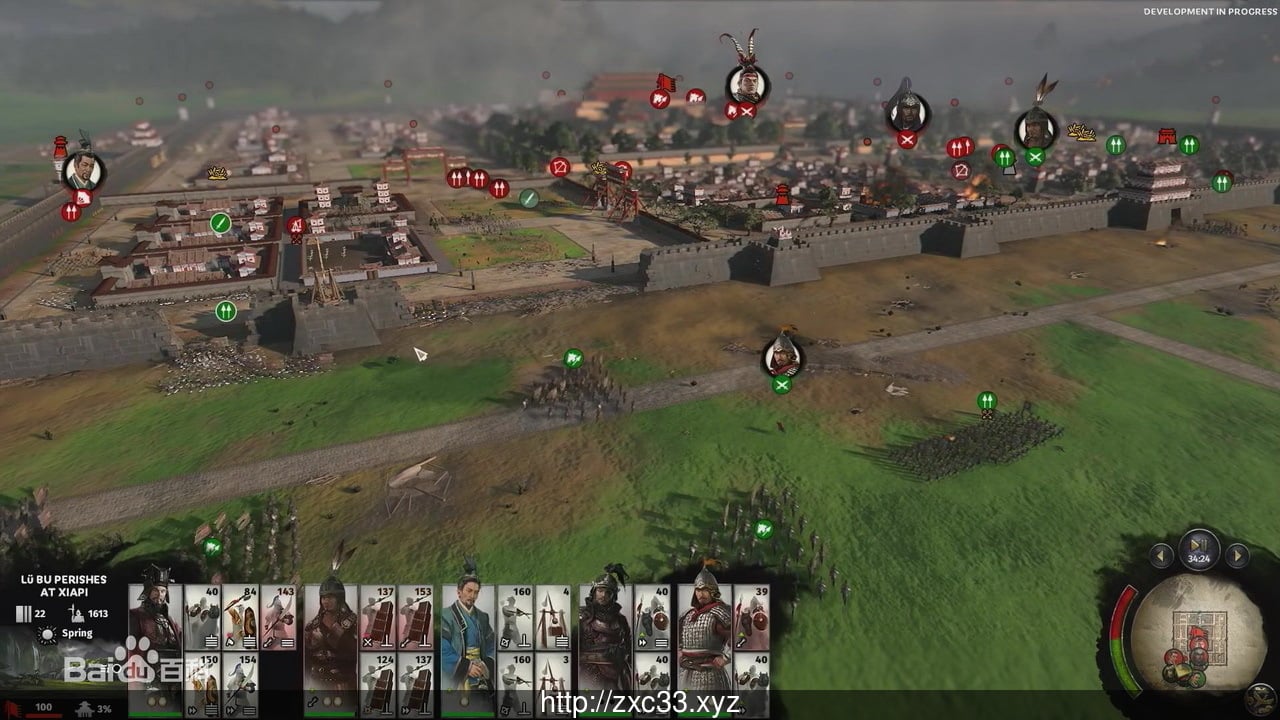Increase battle speed with the right arrow
The image size is (1280, 720).
[x=1238, y=556]
